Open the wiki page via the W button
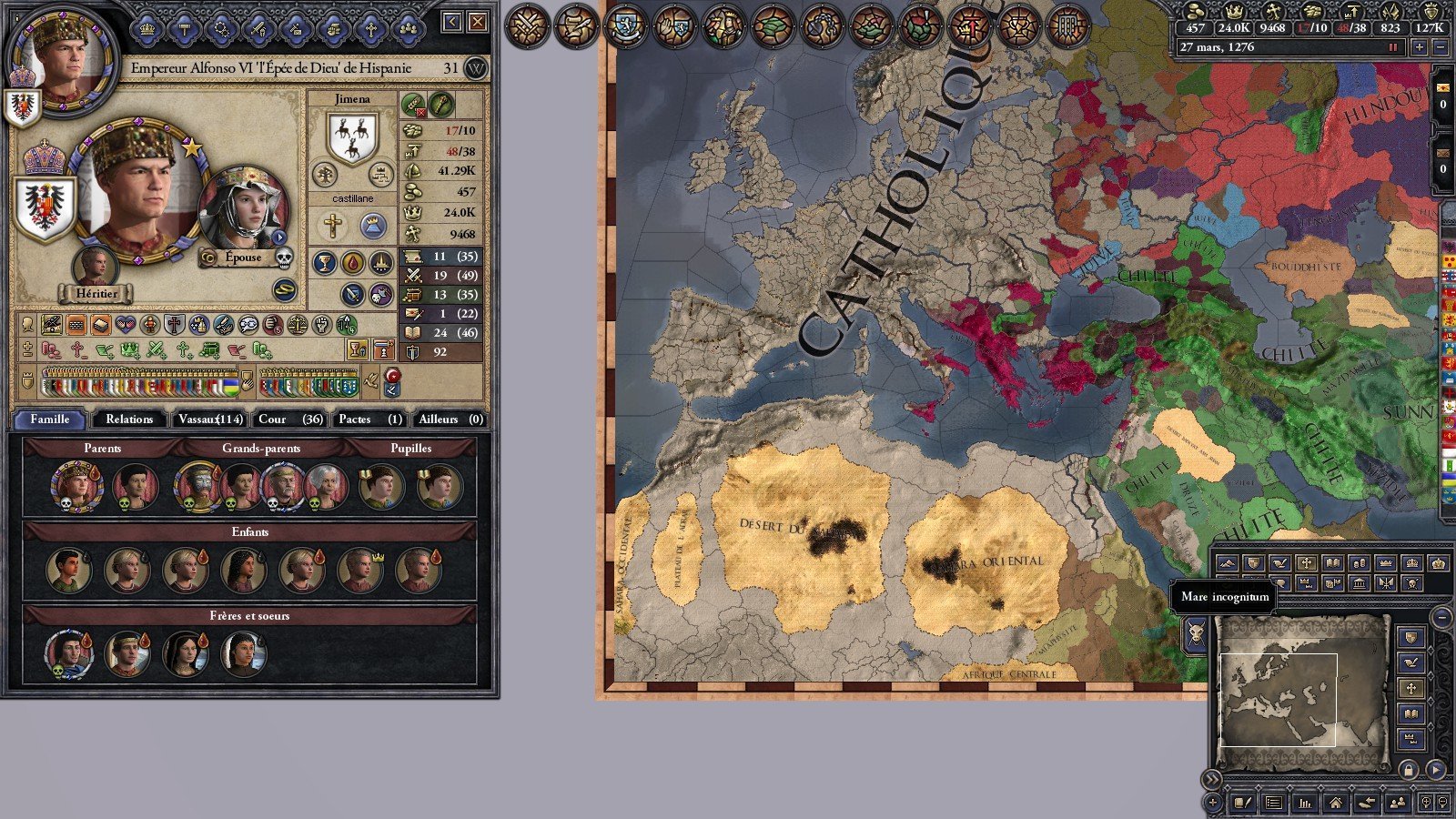 click(x=476, y=68)
